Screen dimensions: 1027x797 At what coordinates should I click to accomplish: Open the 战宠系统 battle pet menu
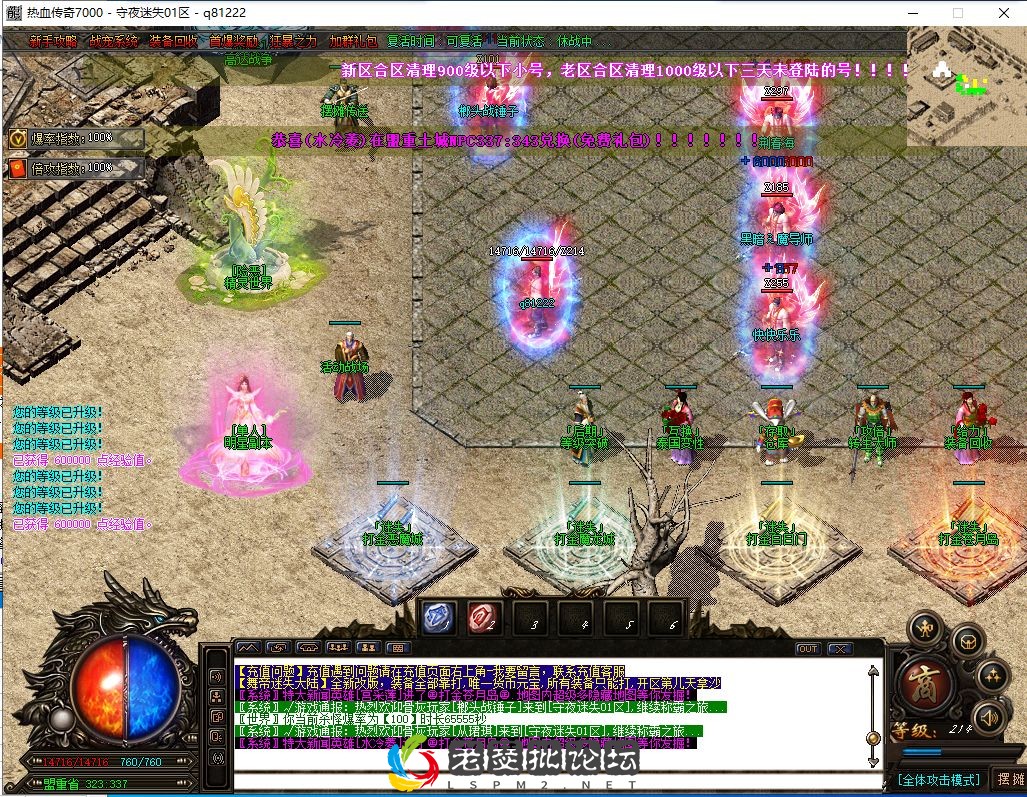pyautogui.click(x=113, y=42)
